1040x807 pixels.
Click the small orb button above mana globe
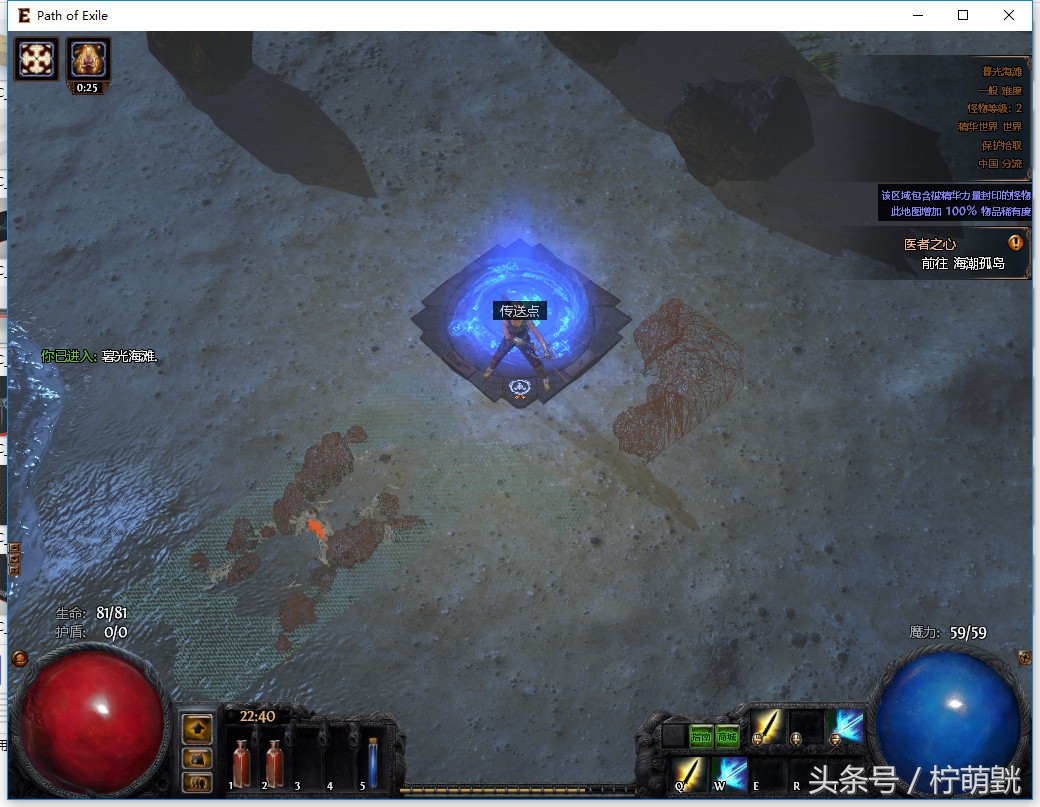coord(1024,657)
